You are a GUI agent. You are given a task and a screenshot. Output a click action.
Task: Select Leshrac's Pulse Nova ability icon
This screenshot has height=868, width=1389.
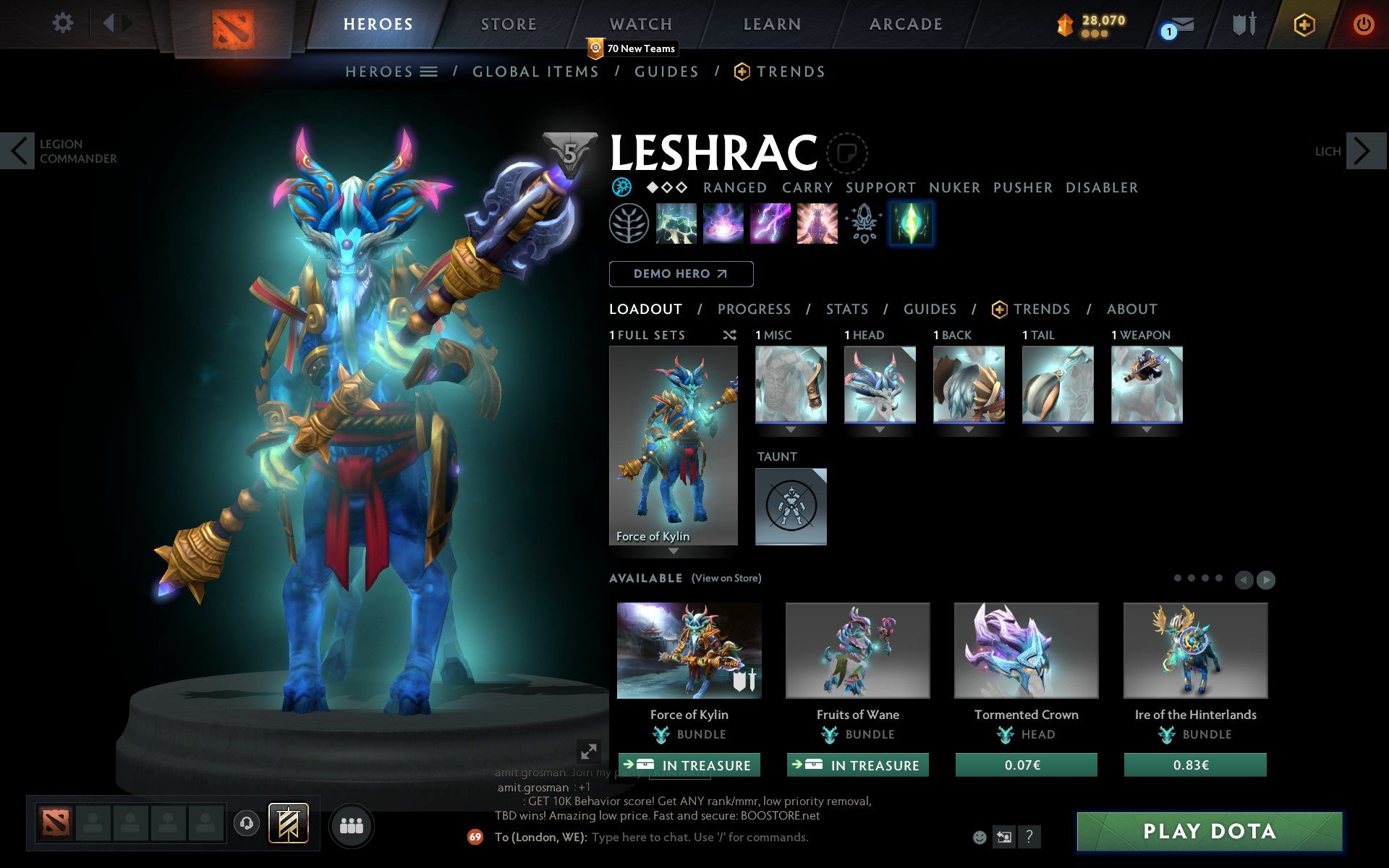coord(817,224)
